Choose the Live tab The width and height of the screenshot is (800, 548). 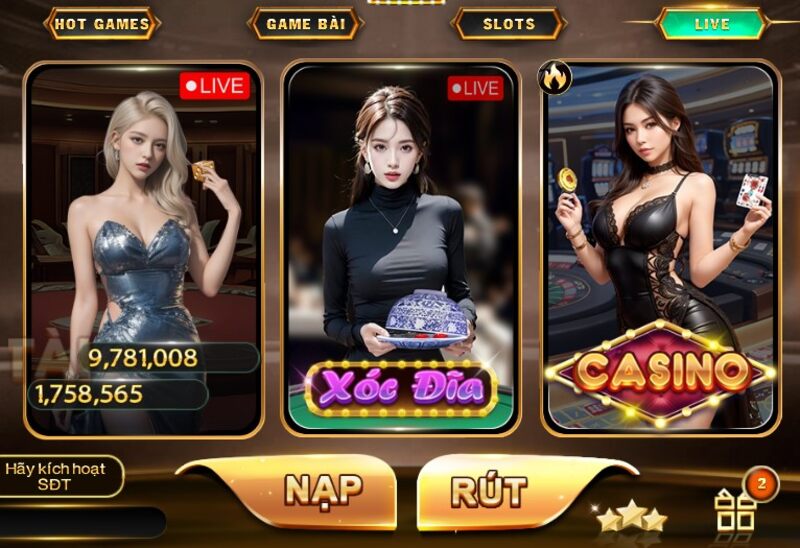click(x=711, y=24)
